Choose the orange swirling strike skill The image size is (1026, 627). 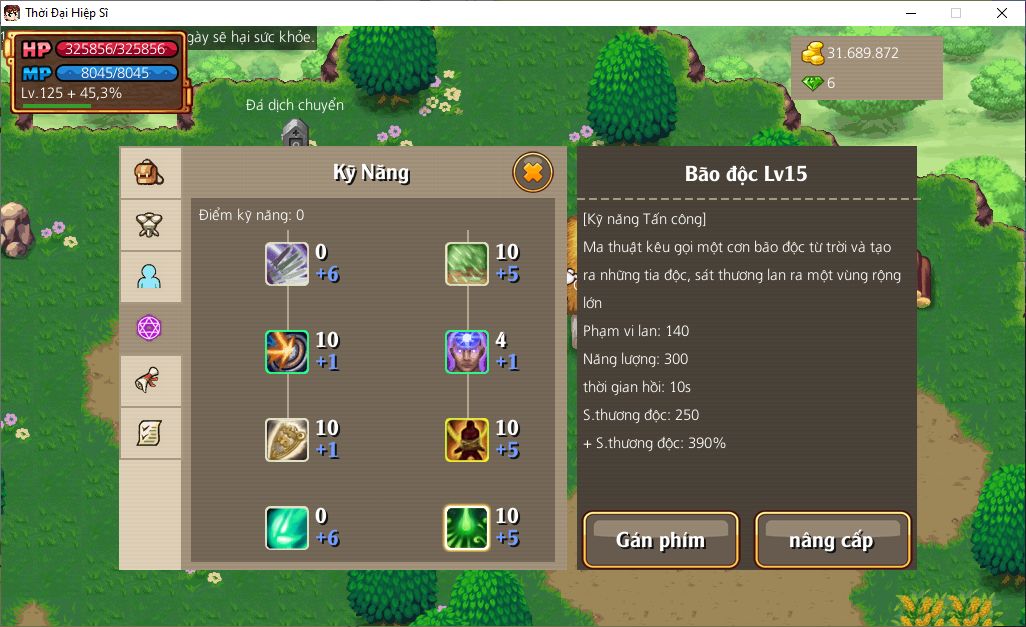click(x=287, y=352)
